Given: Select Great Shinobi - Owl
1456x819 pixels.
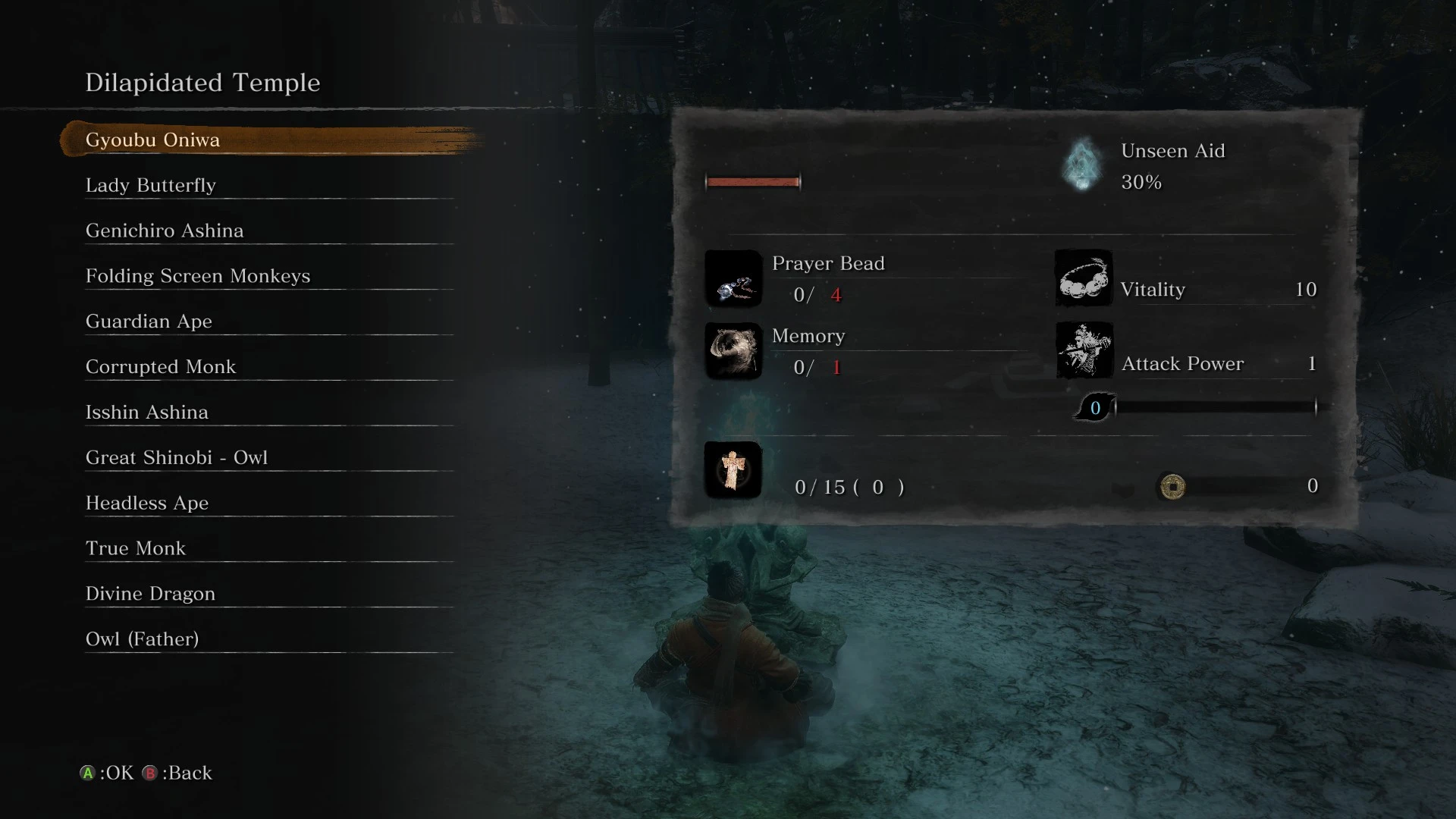Looking at the screenshot, I should [177, 457].
